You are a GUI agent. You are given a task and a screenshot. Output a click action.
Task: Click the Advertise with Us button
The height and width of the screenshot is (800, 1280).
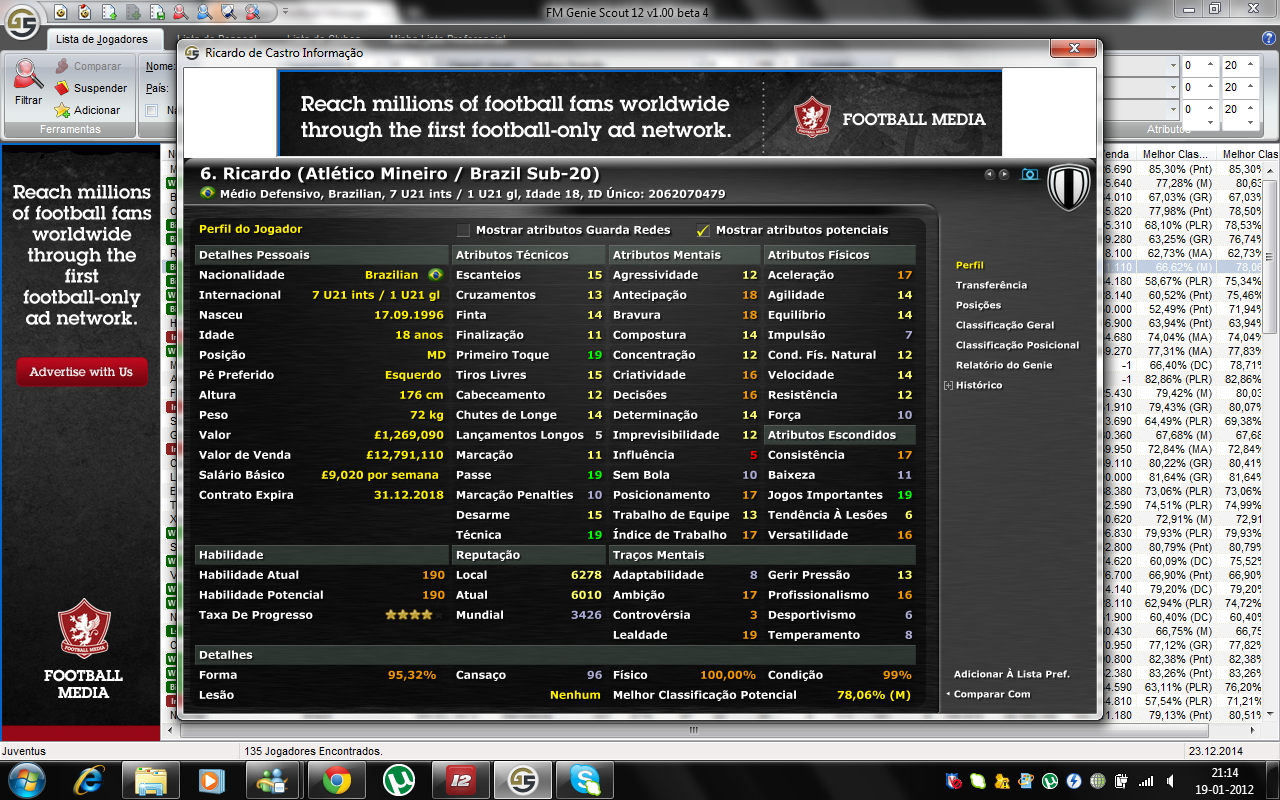coord(81,370)
